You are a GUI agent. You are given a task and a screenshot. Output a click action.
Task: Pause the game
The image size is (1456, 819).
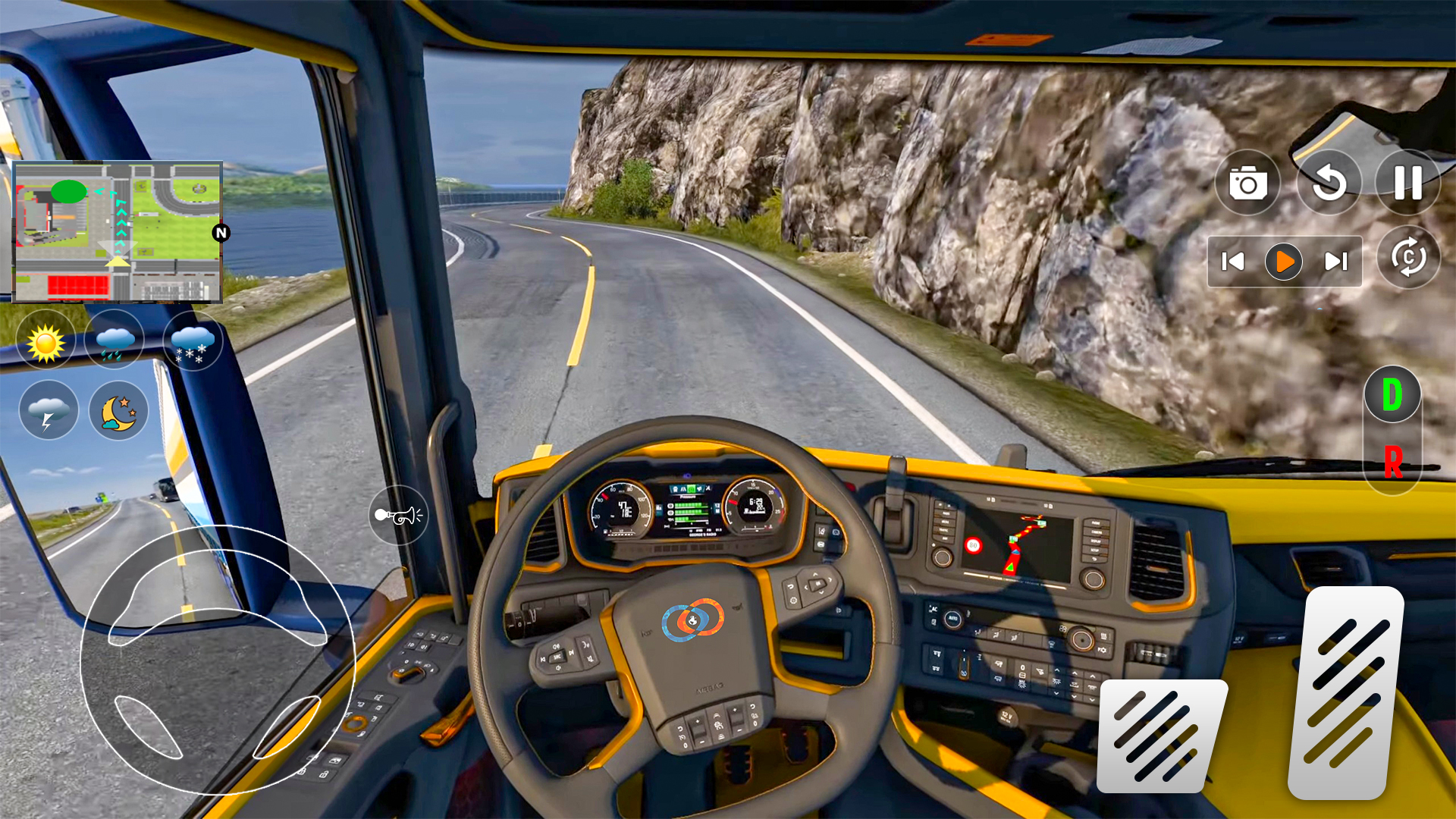(1408, 182)
